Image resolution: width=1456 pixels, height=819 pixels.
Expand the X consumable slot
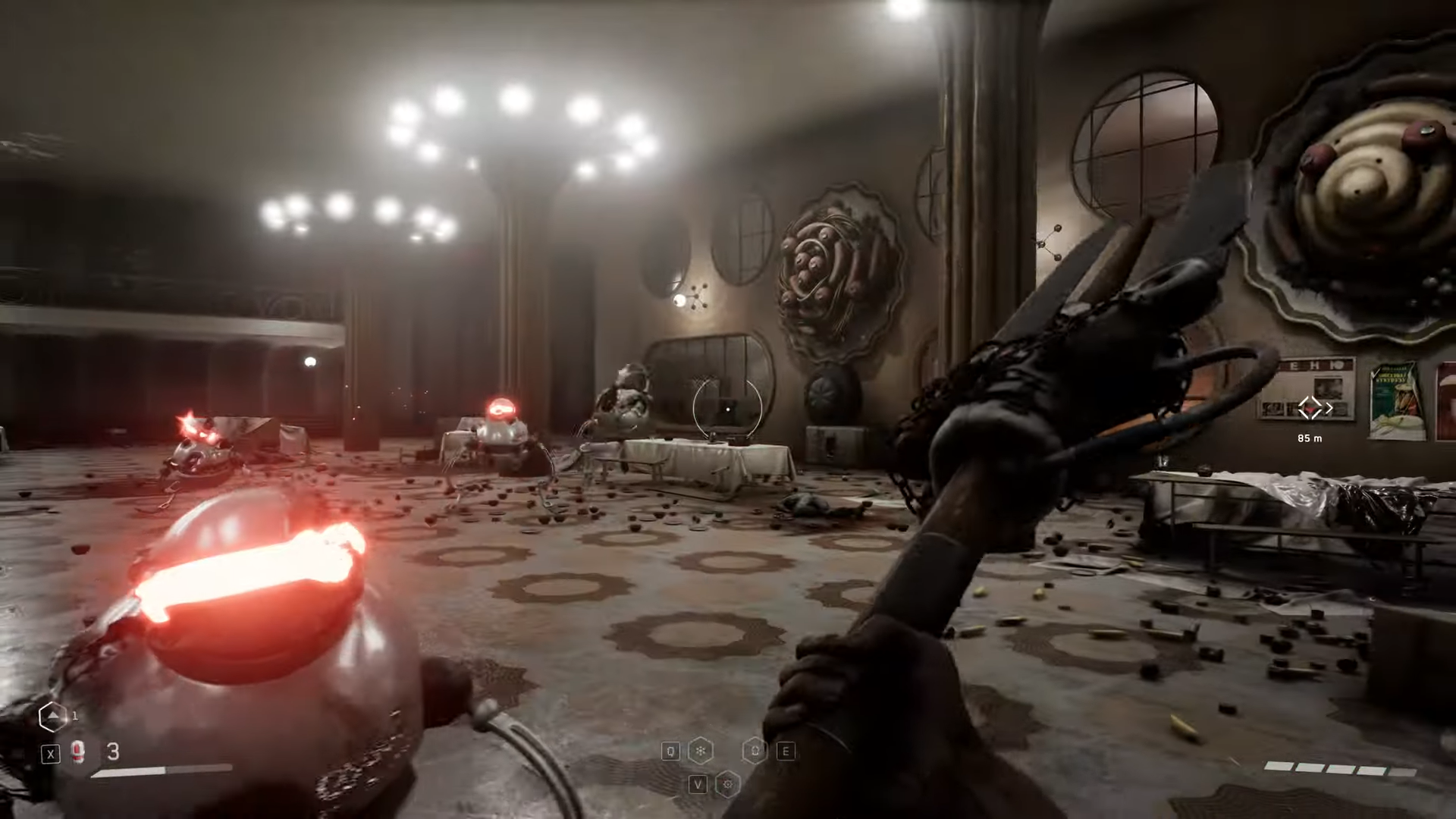(51, 753)
